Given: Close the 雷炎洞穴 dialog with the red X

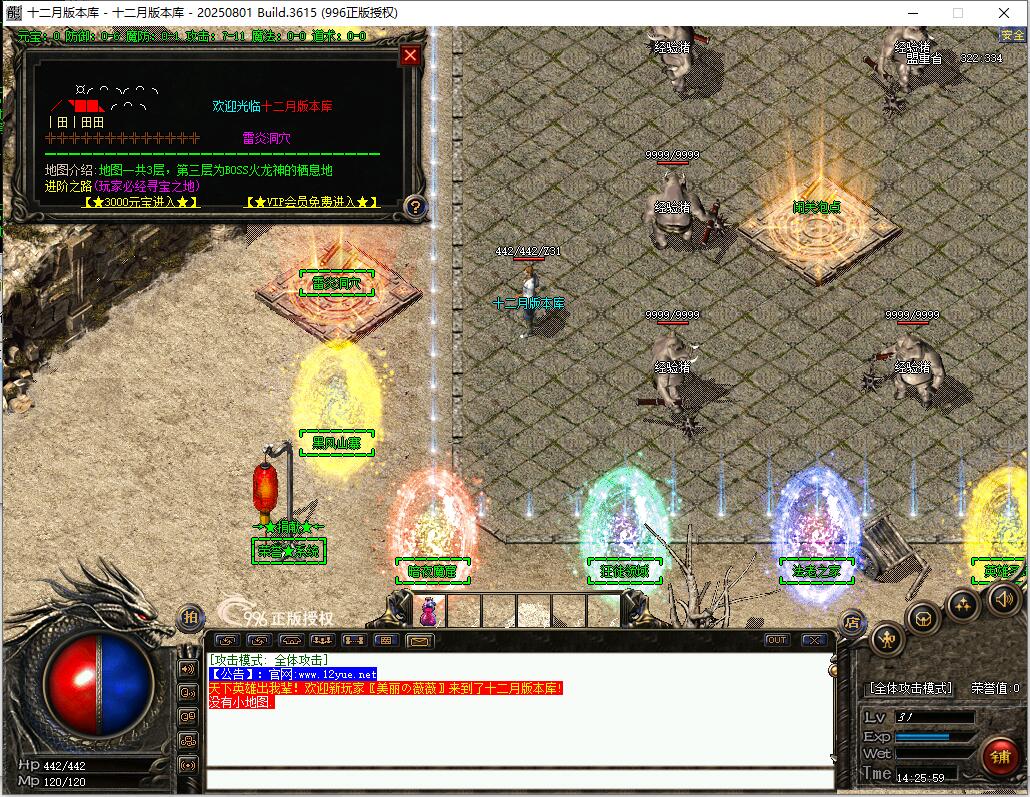Looking at the screenshot, I should click(409, 56).
